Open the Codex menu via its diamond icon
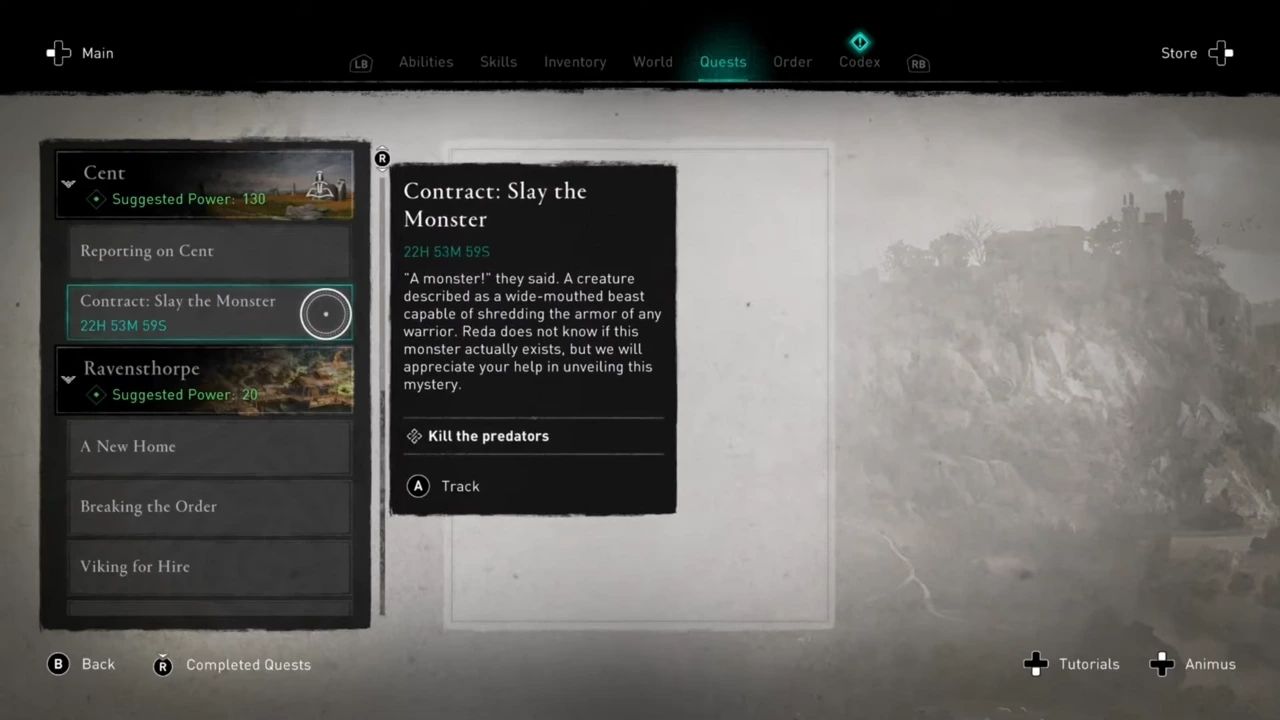 859,42
